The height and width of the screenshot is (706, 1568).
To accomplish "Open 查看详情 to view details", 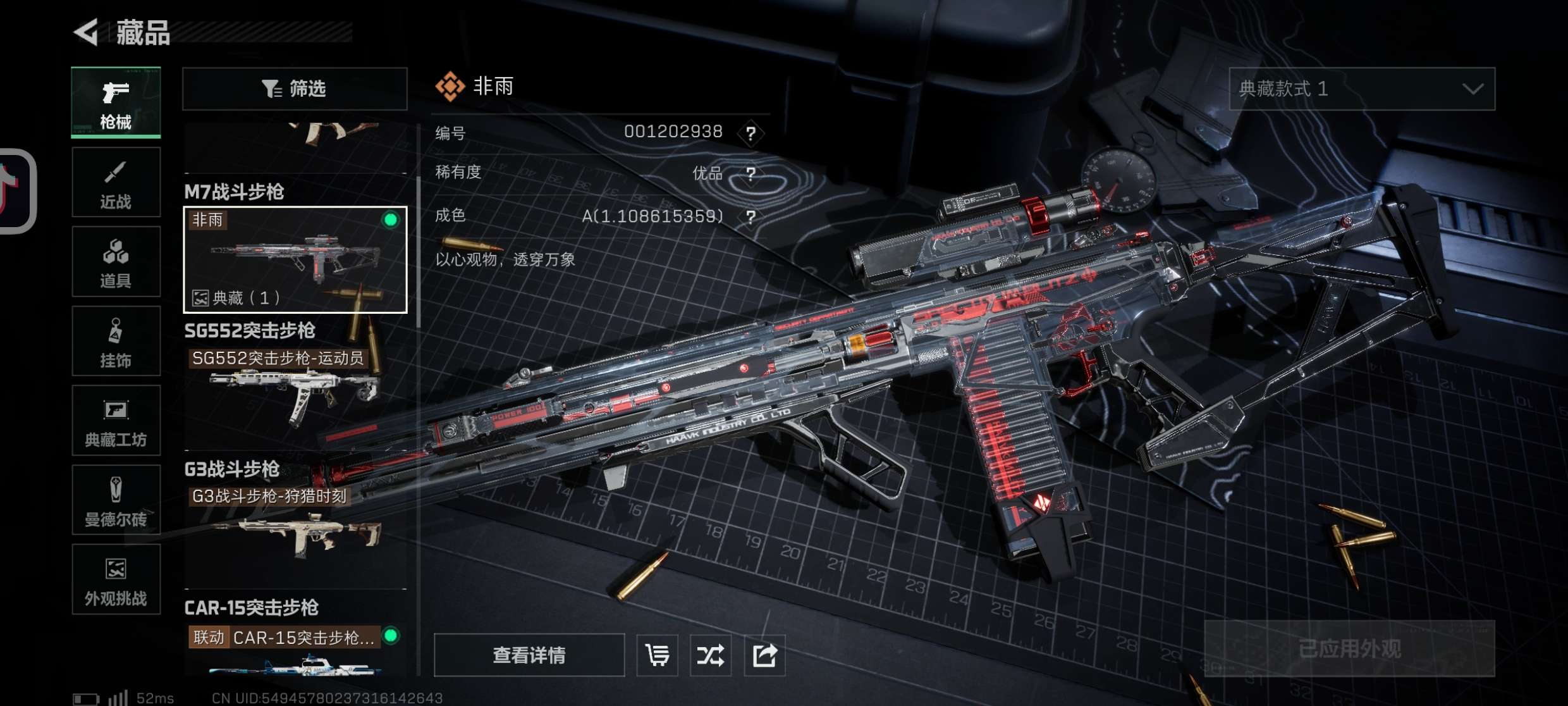I will [x=529, y=655].
